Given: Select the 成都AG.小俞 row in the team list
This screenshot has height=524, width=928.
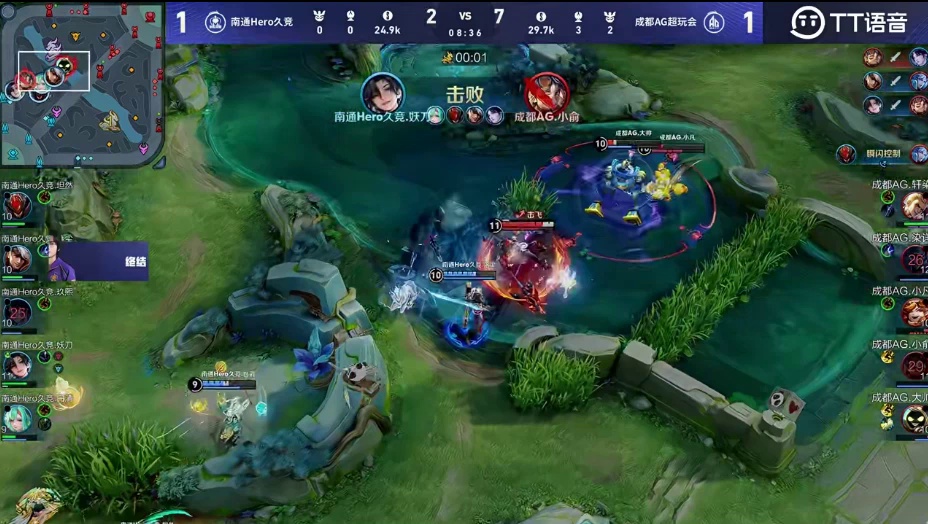Looking at the screenshot, I should tap(906, 364).
